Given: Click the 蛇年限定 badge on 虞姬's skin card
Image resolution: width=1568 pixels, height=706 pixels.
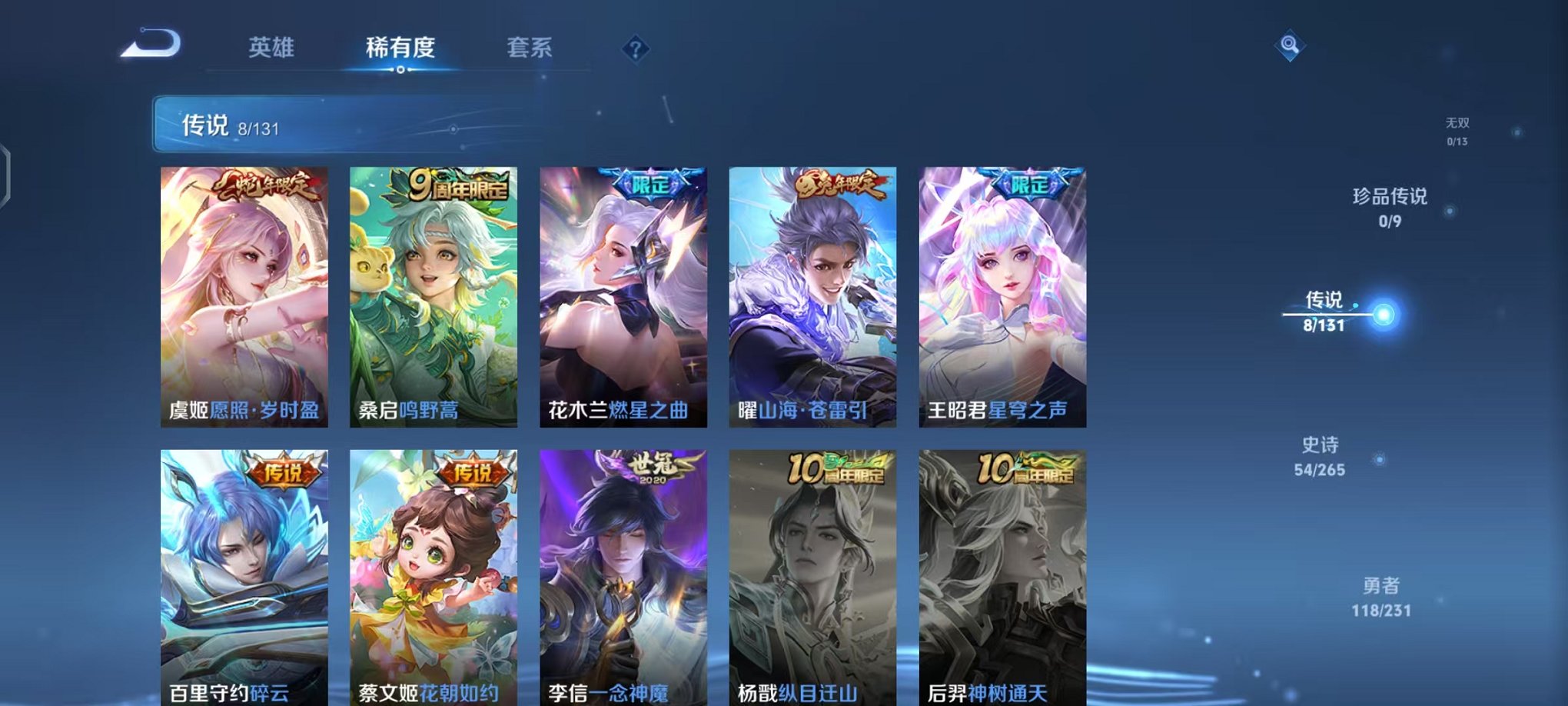Looking at the screenshot, I should (265, 185).
